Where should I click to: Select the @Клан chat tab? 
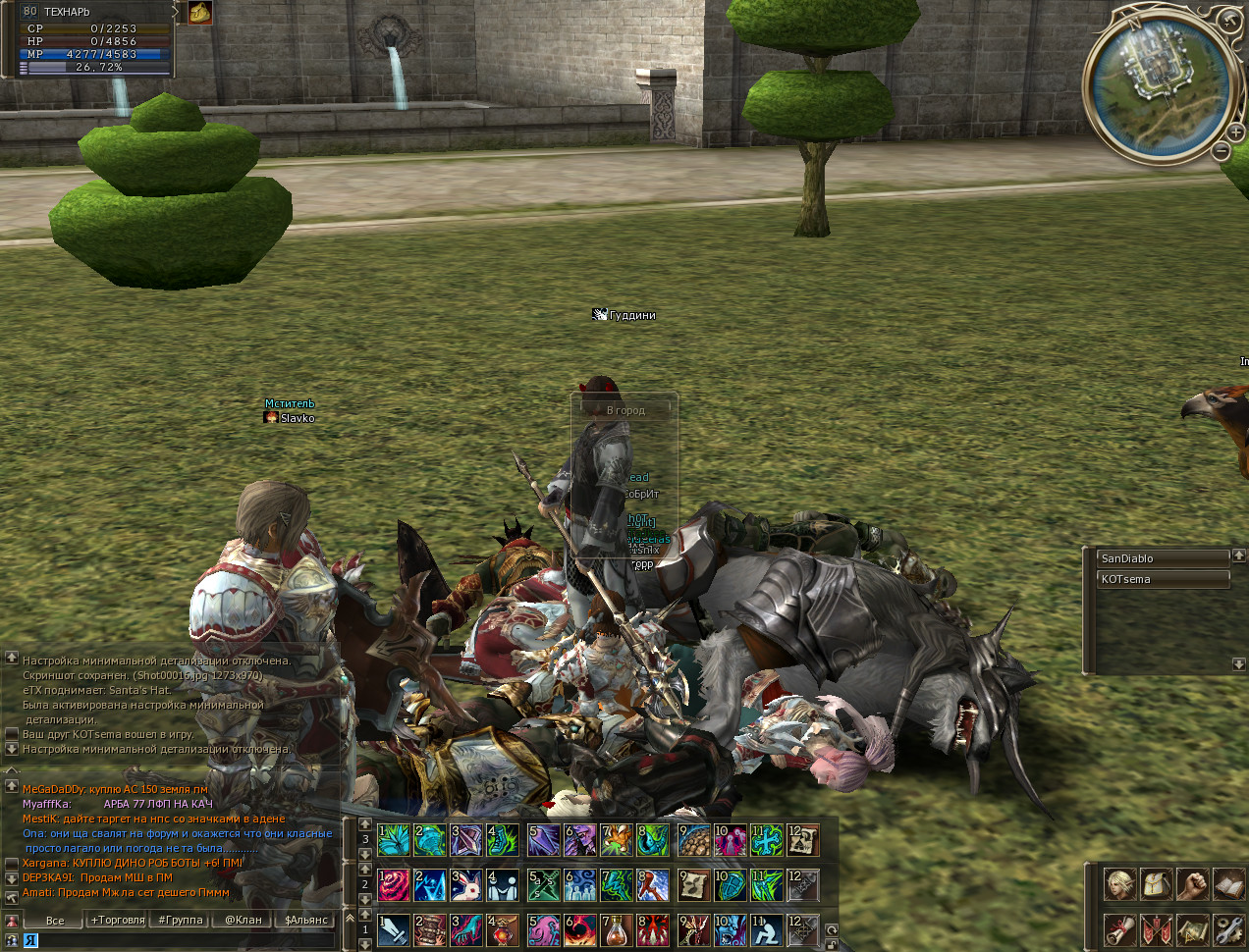pyautogui.click(x=244, y=920)
